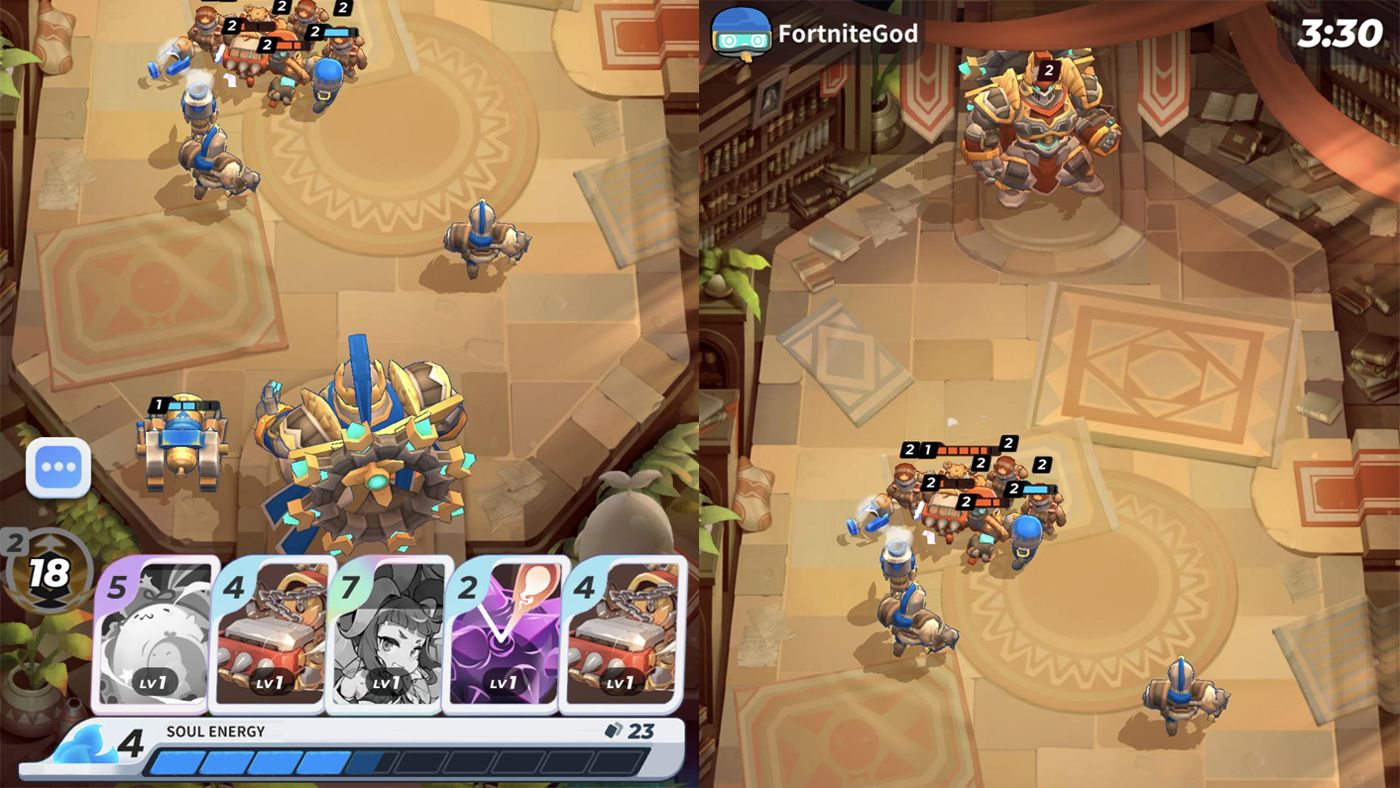The image size is (1400, 788).
Task: Click FortniteGod's player avatar
Action: (740, 34)
